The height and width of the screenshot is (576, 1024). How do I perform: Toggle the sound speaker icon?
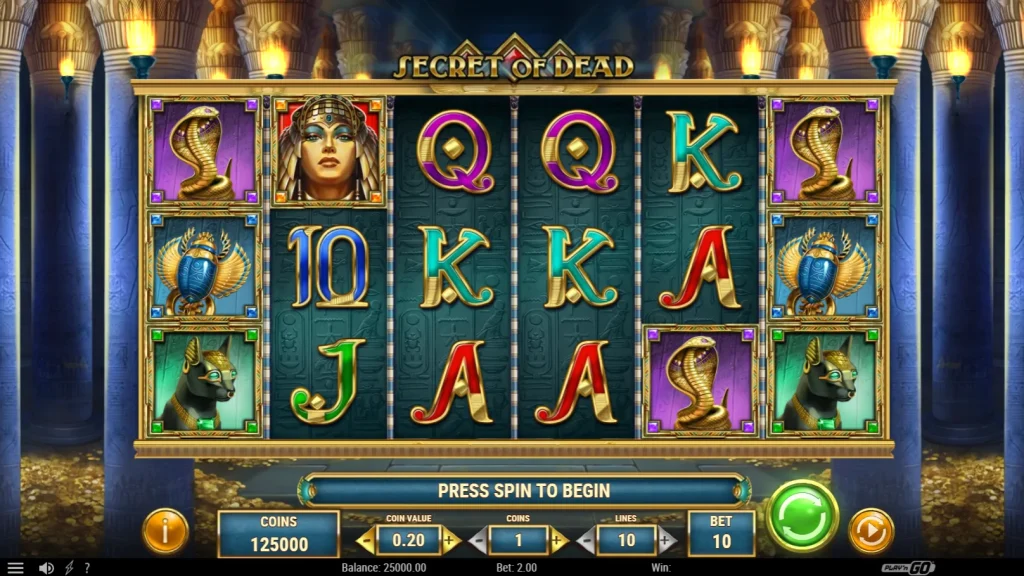tap(46, 568)
